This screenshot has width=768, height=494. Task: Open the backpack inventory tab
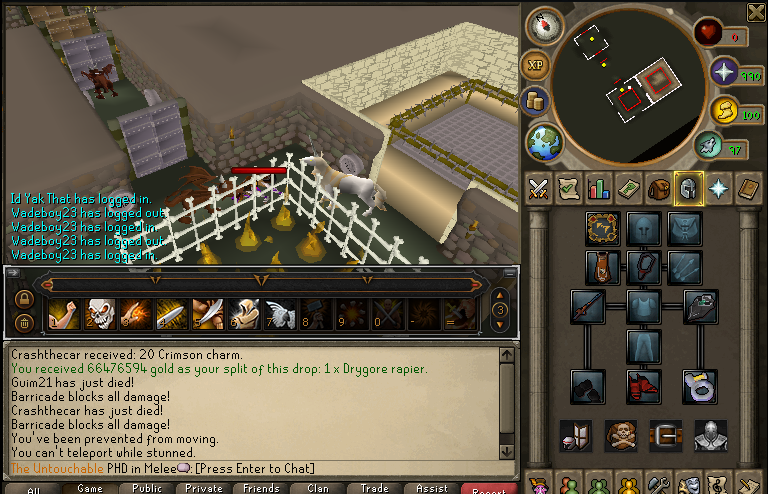pyautogui.click(x=659, y=188)
